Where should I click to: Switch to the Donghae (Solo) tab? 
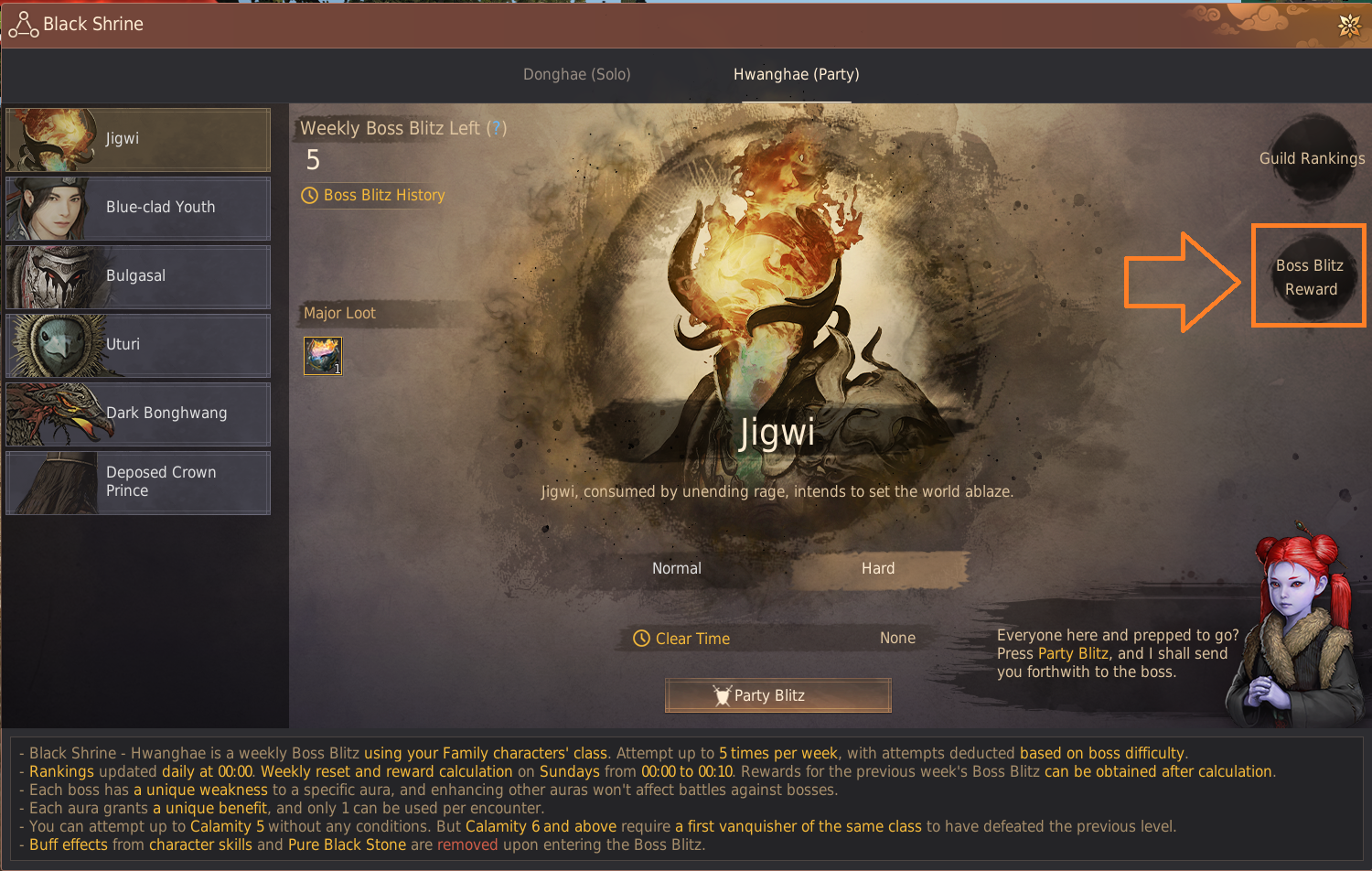point(576,74)
